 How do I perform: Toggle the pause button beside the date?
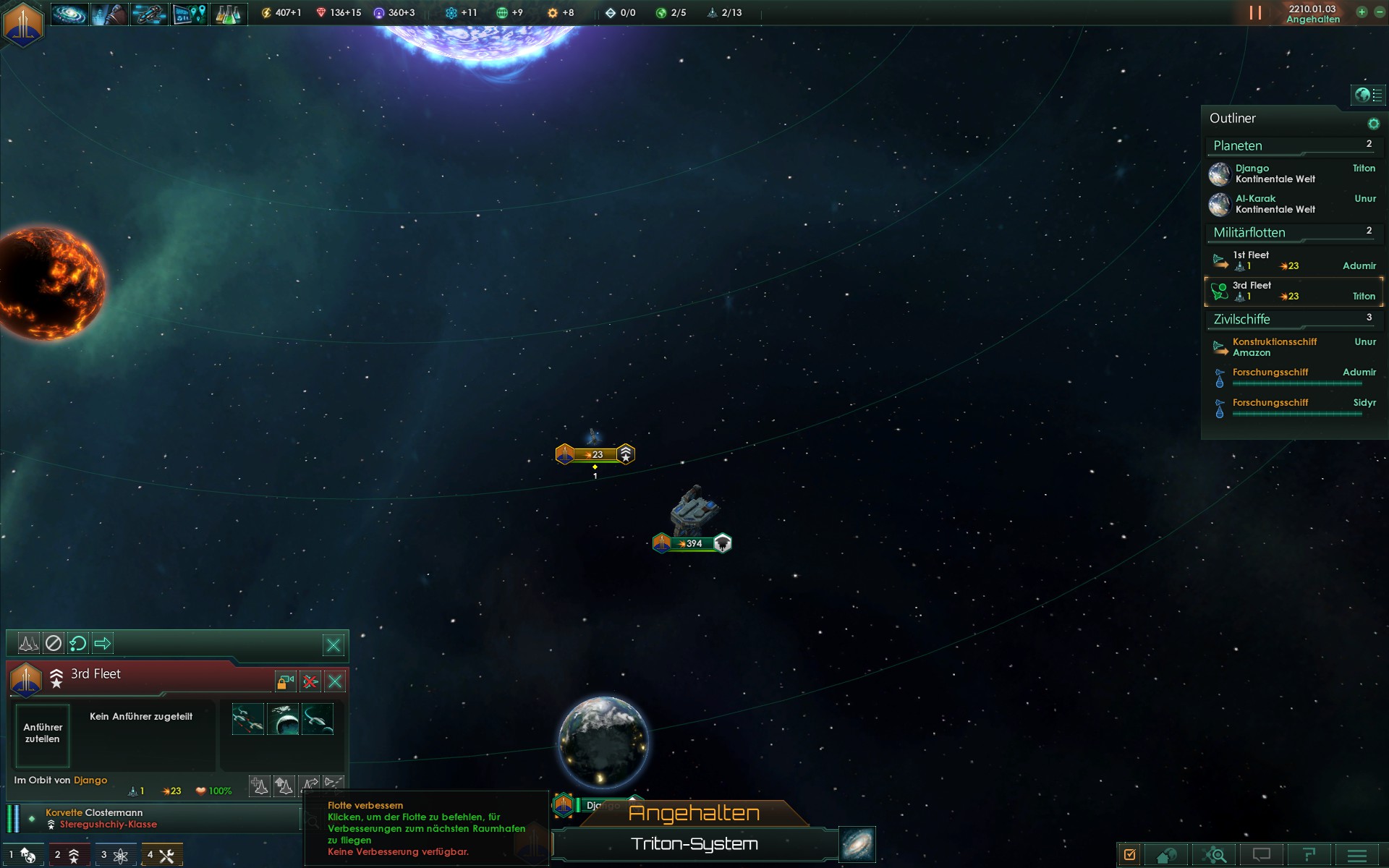[x=1255, y=13]
